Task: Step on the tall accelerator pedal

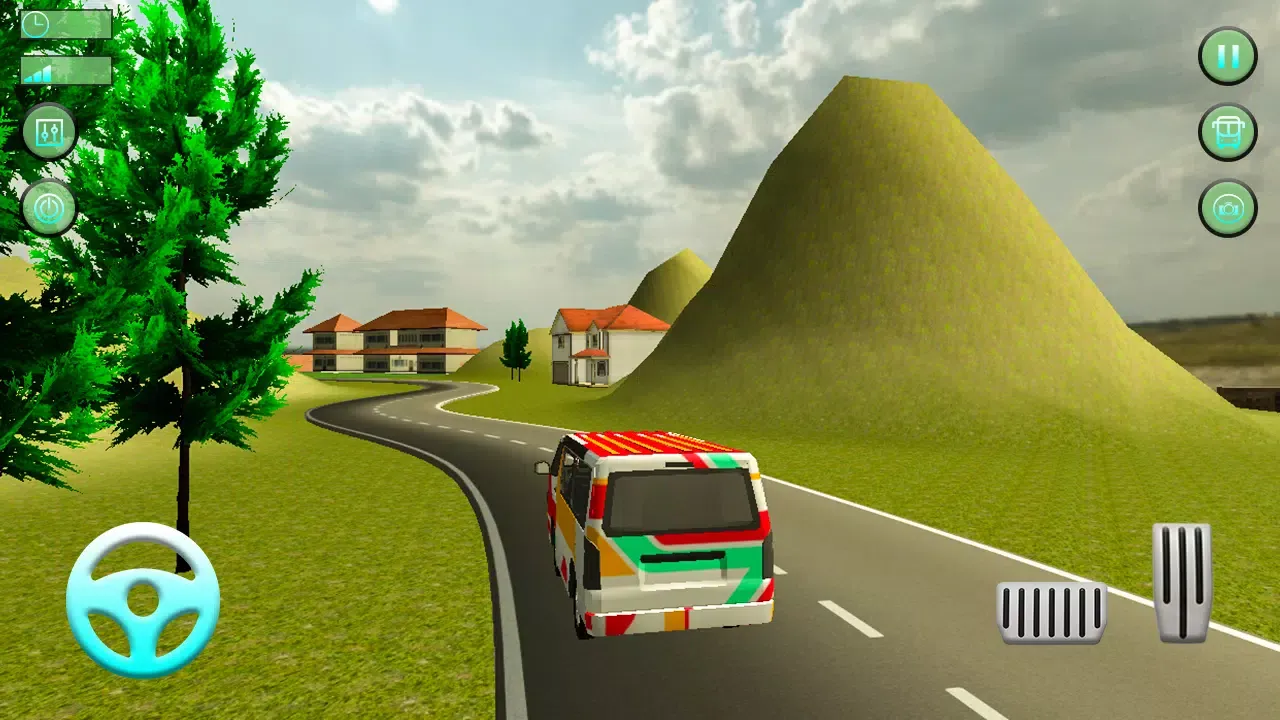Action: click(x=1181, y=582)
